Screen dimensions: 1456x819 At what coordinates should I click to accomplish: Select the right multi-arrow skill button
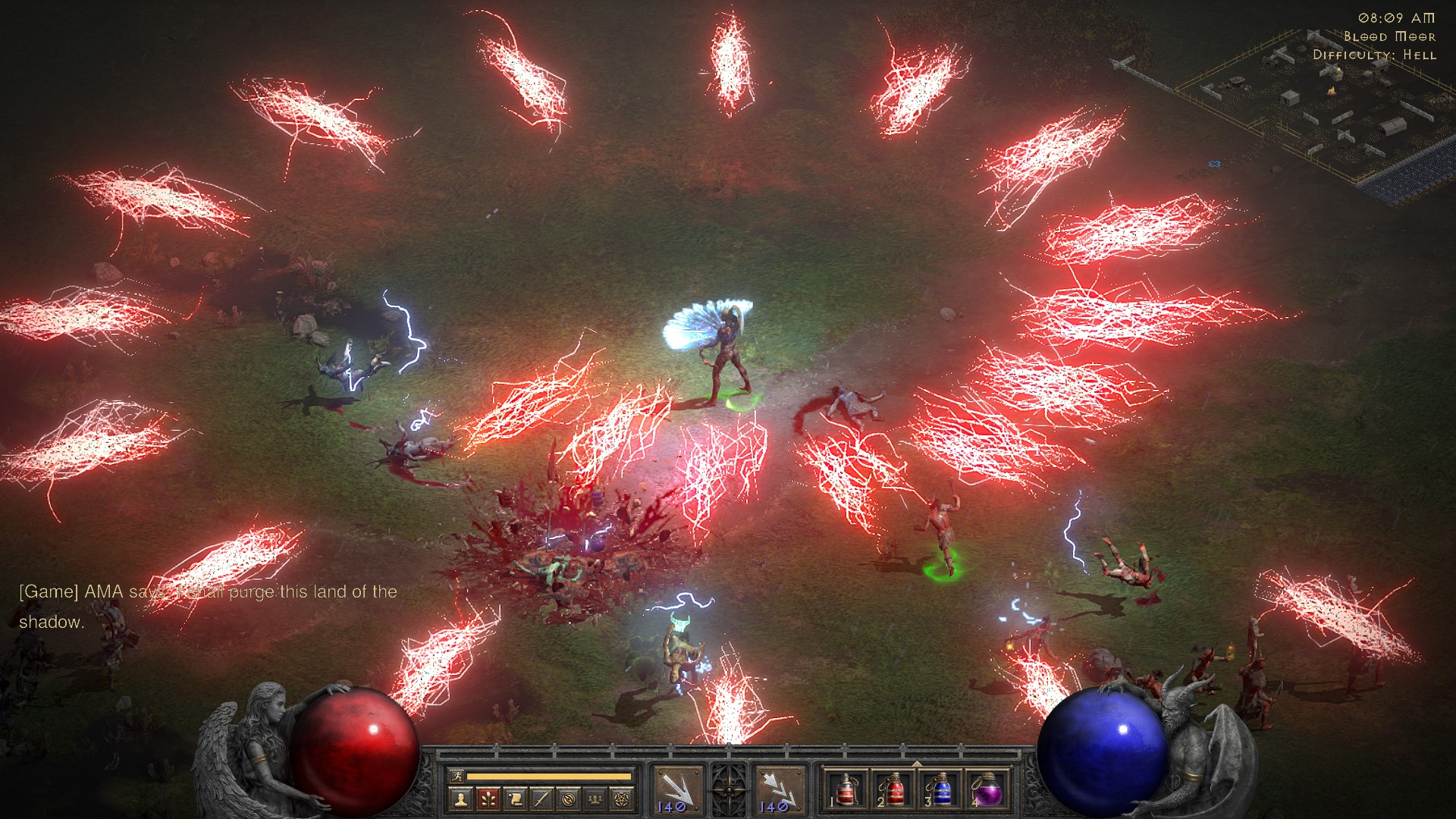point(780,790)
